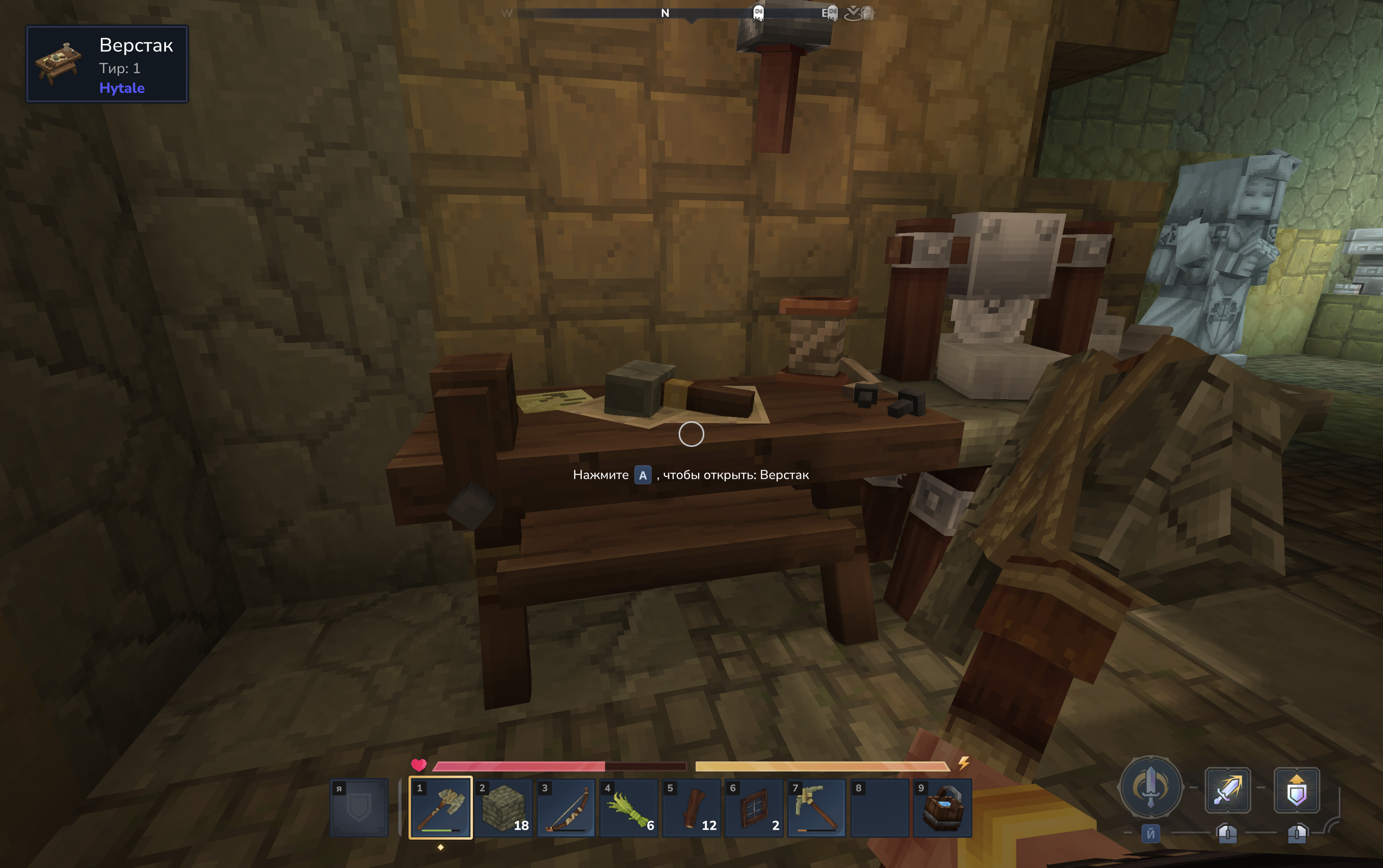The image size is (1383, 868).
Task: Use the glowing sword attack ability
Action: point(1228,790)
